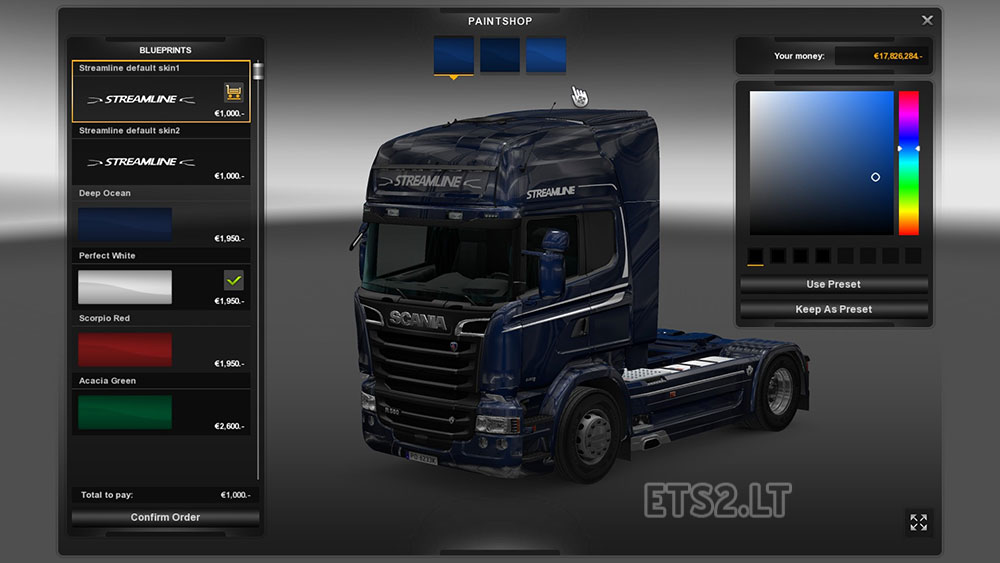Toggle the fullscreen preview icon
Image resolution: width=1000 pixels, height=563 pixels.
[x=918, y=521]
